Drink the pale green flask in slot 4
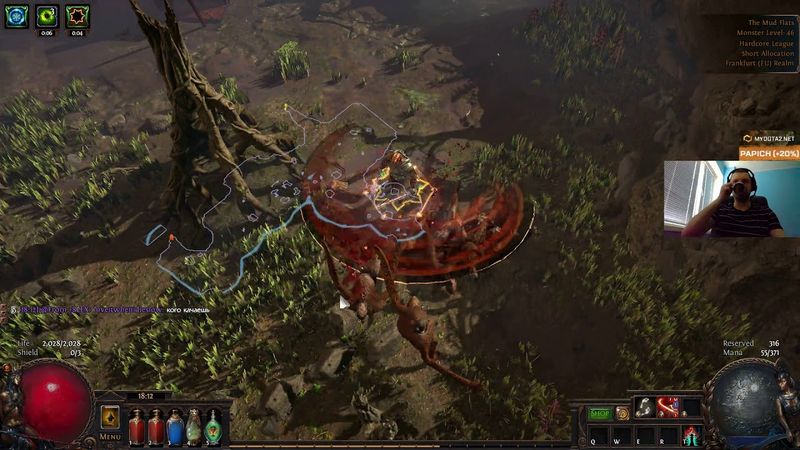The image size is (800, 450). point(194,426)
